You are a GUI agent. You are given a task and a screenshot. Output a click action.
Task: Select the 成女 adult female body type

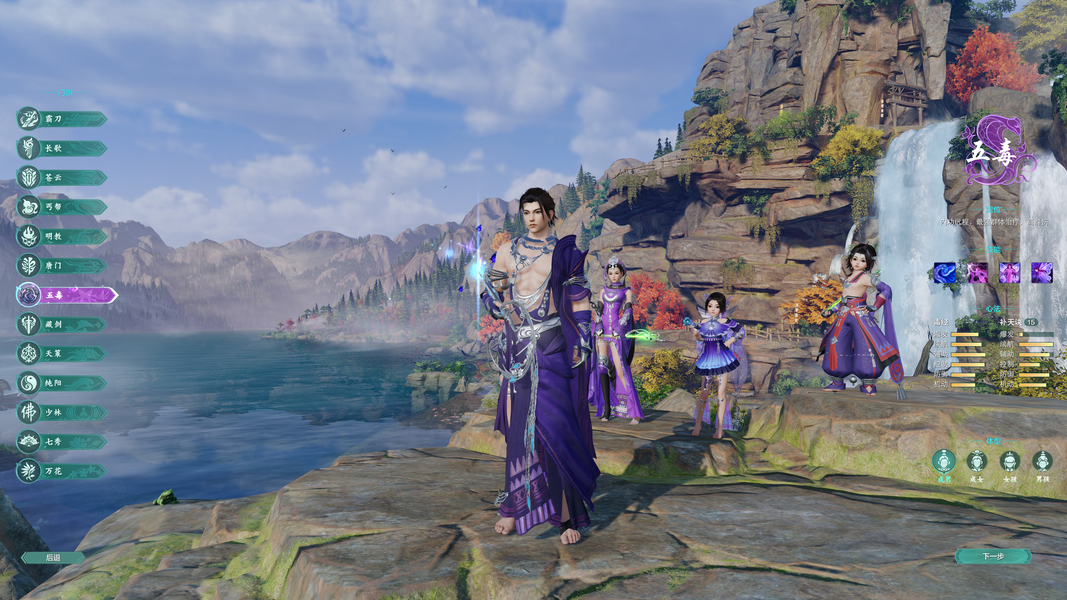(977, 461)
